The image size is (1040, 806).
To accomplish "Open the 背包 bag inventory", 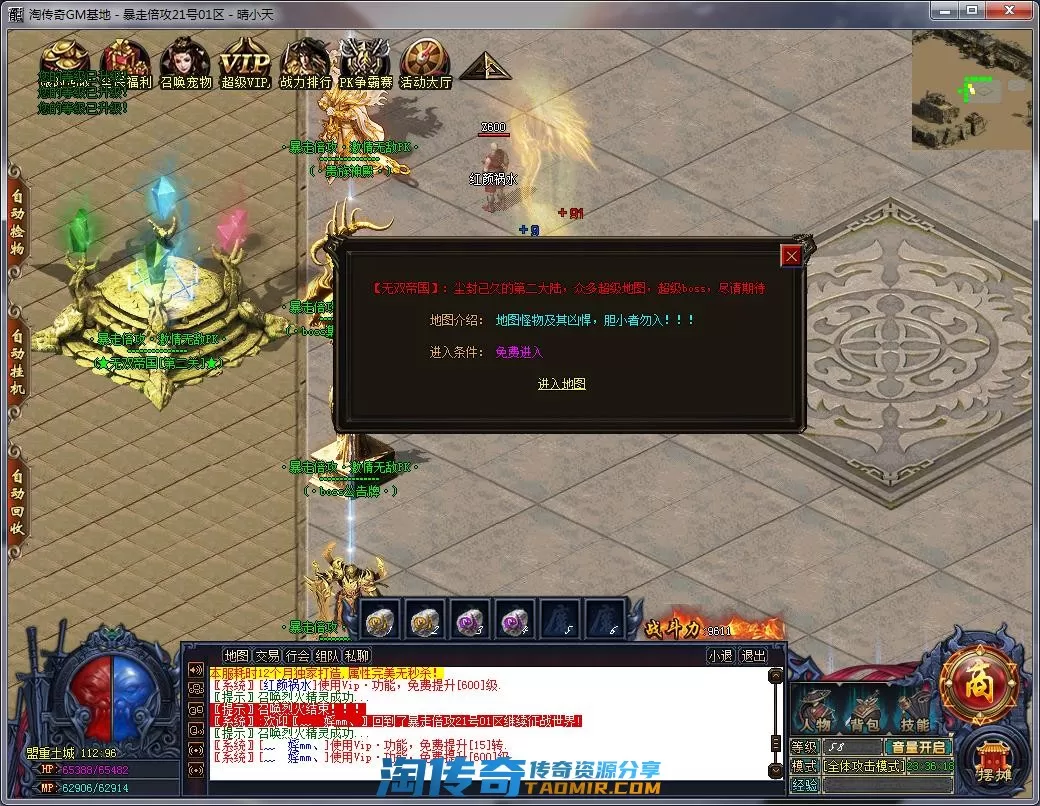I will tap(865, 712).
